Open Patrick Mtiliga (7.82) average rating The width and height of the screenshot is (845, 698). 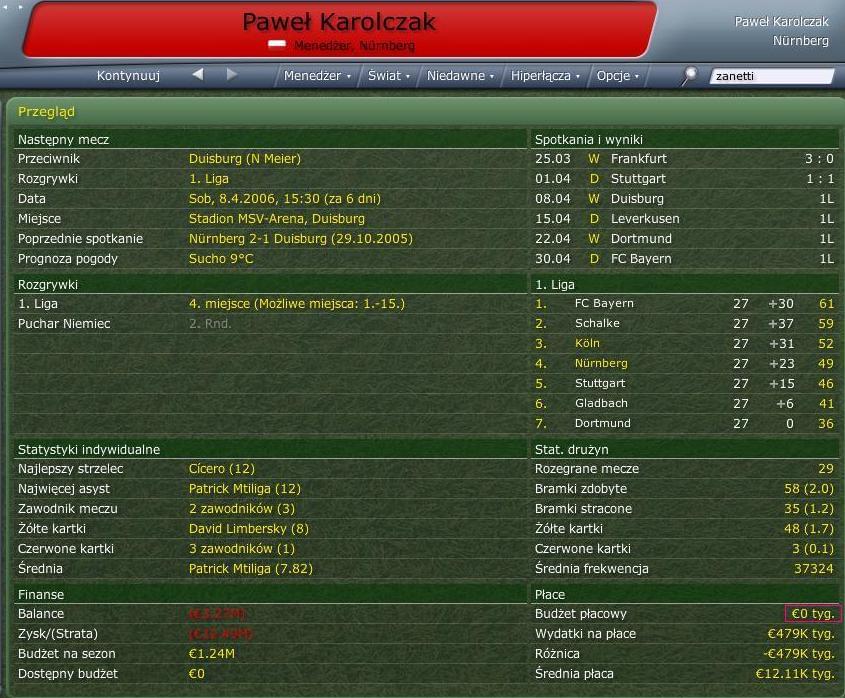click(250, 569)
